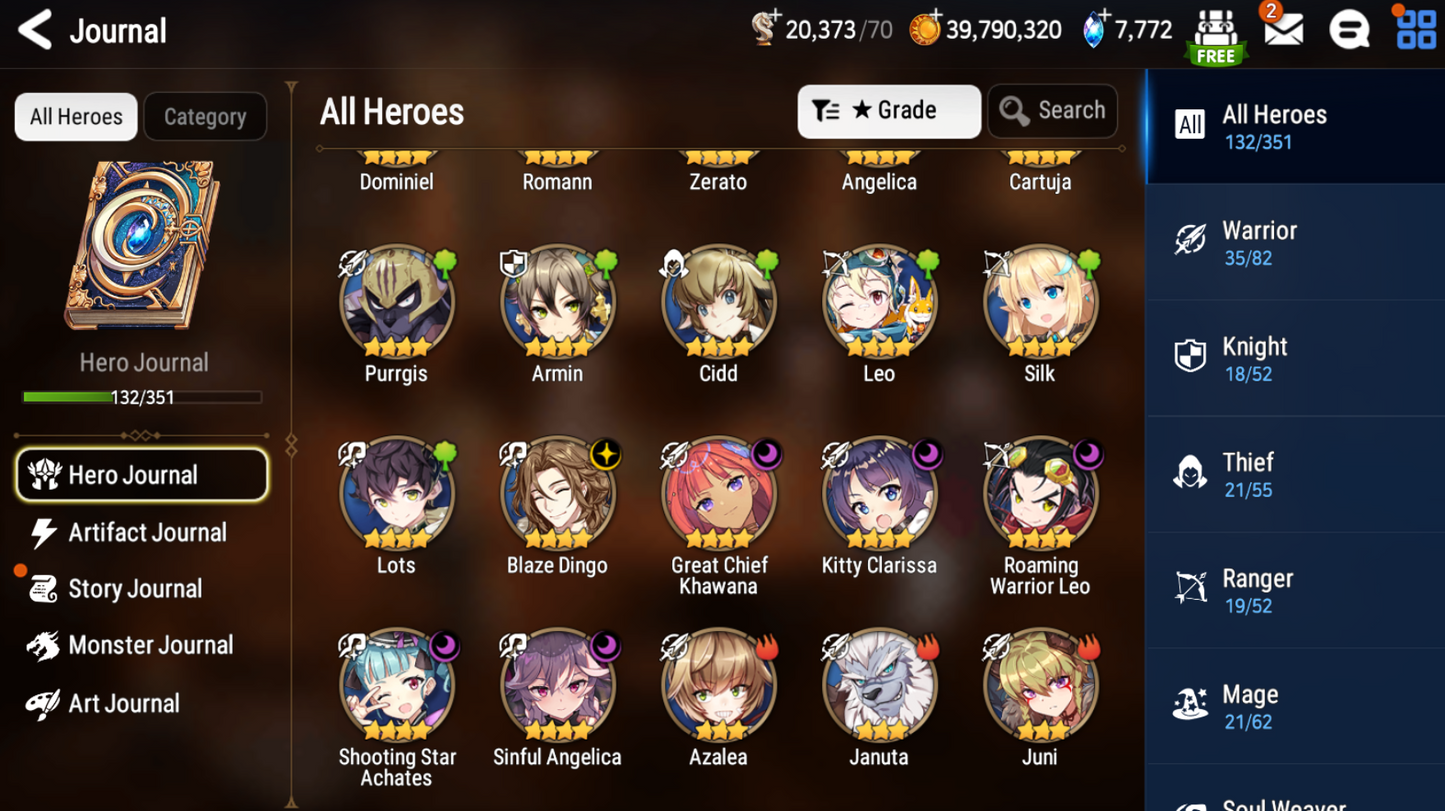Open the chat icon in the top bar
1445x811 pixels.
[x=1349, y=30]
